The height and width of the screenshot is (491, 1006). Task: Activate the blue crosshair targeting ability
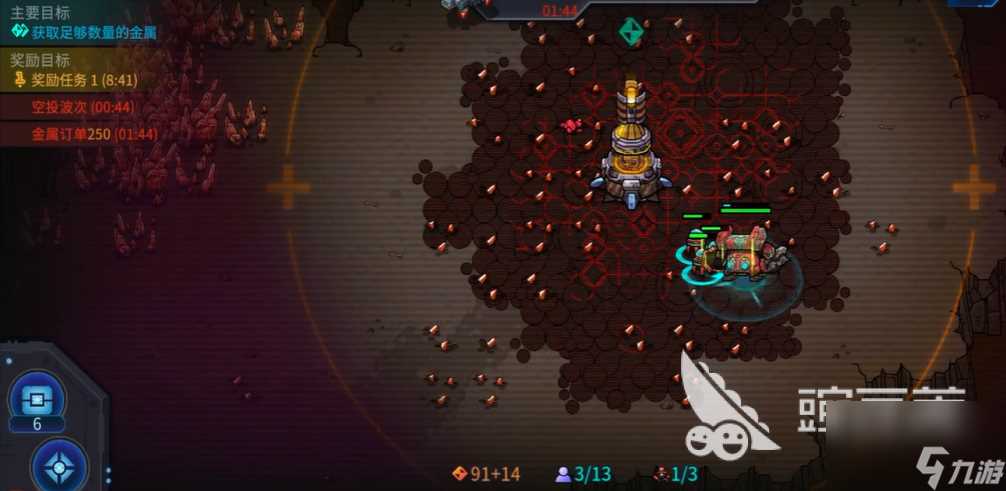(x=59, y=466)
